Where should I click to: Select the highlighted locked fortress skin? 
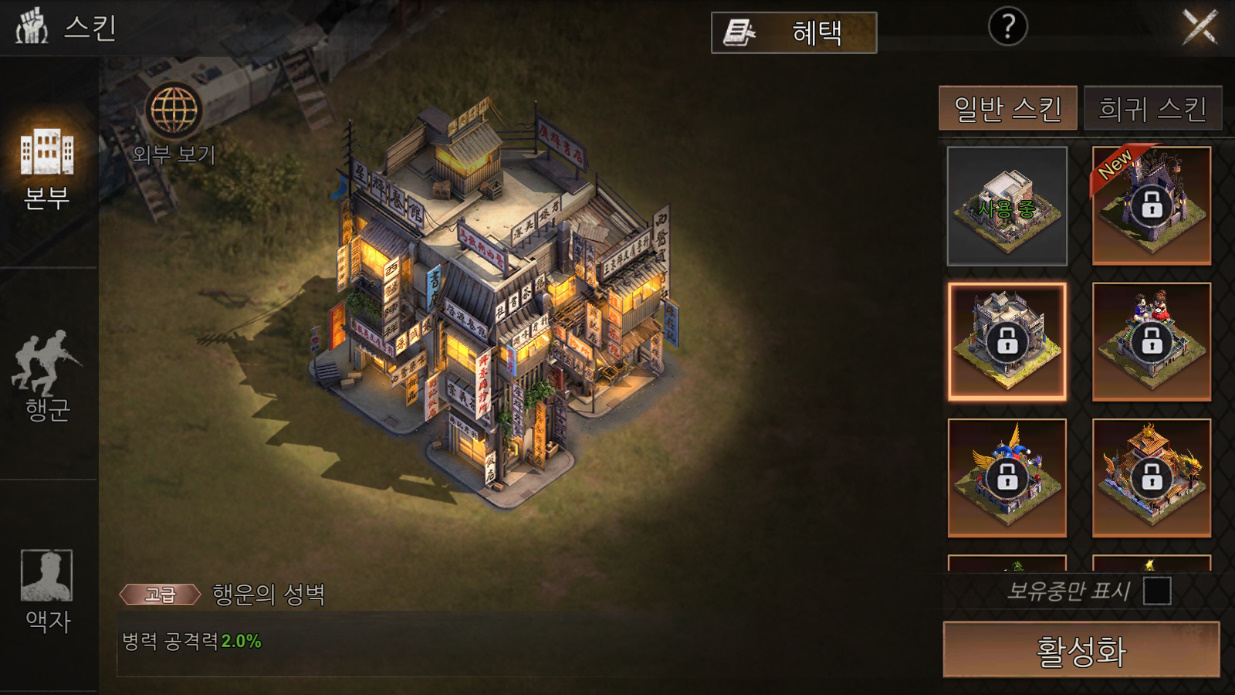1007,341
